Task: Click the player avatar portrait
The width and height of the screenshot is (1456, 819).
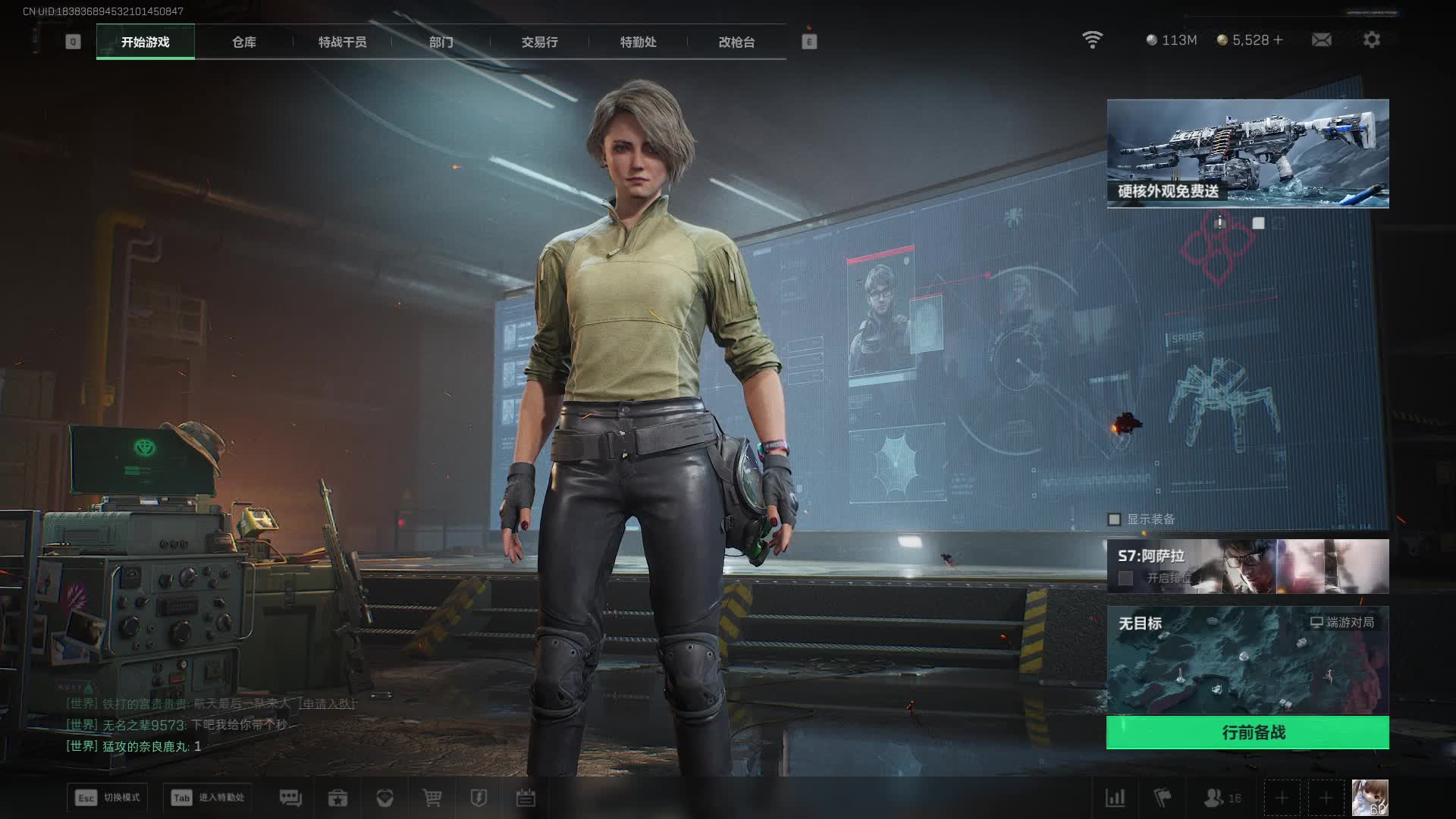Action: click(x=1370, y=798)
